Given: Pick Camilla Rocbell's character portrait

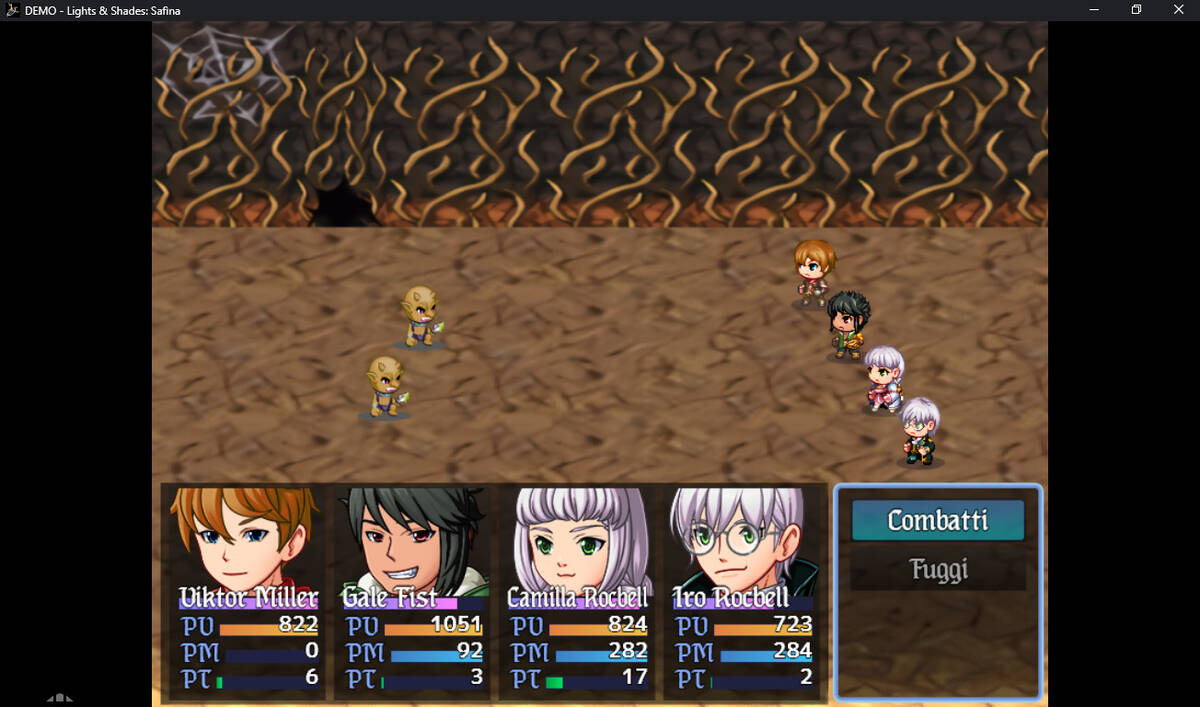Looking at the screenshot, I should coord(575,540).
